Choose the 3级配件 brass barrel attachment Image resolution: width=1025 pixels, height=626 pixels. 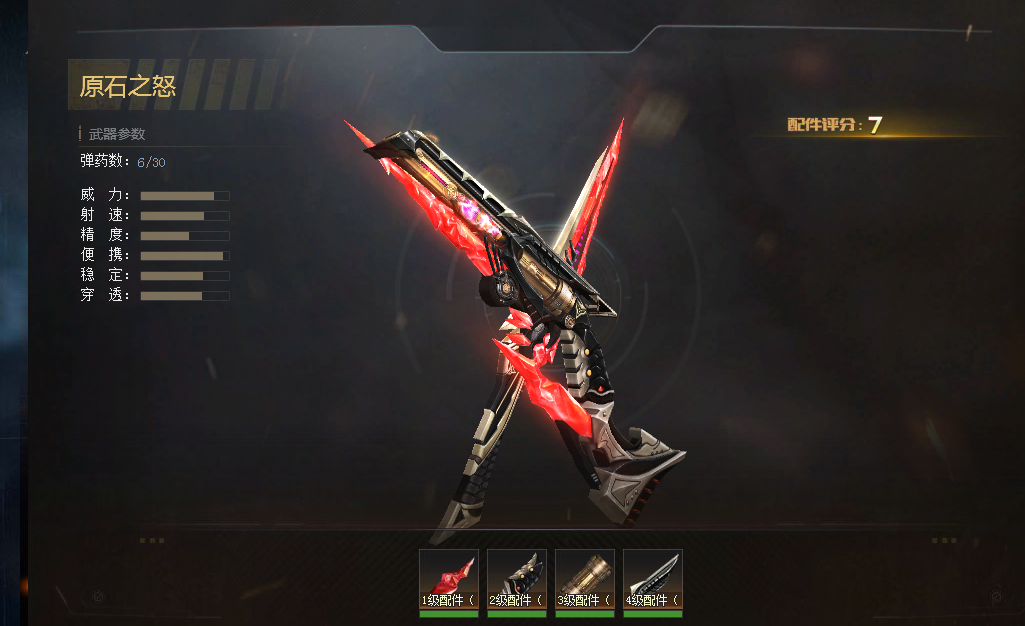584,580
